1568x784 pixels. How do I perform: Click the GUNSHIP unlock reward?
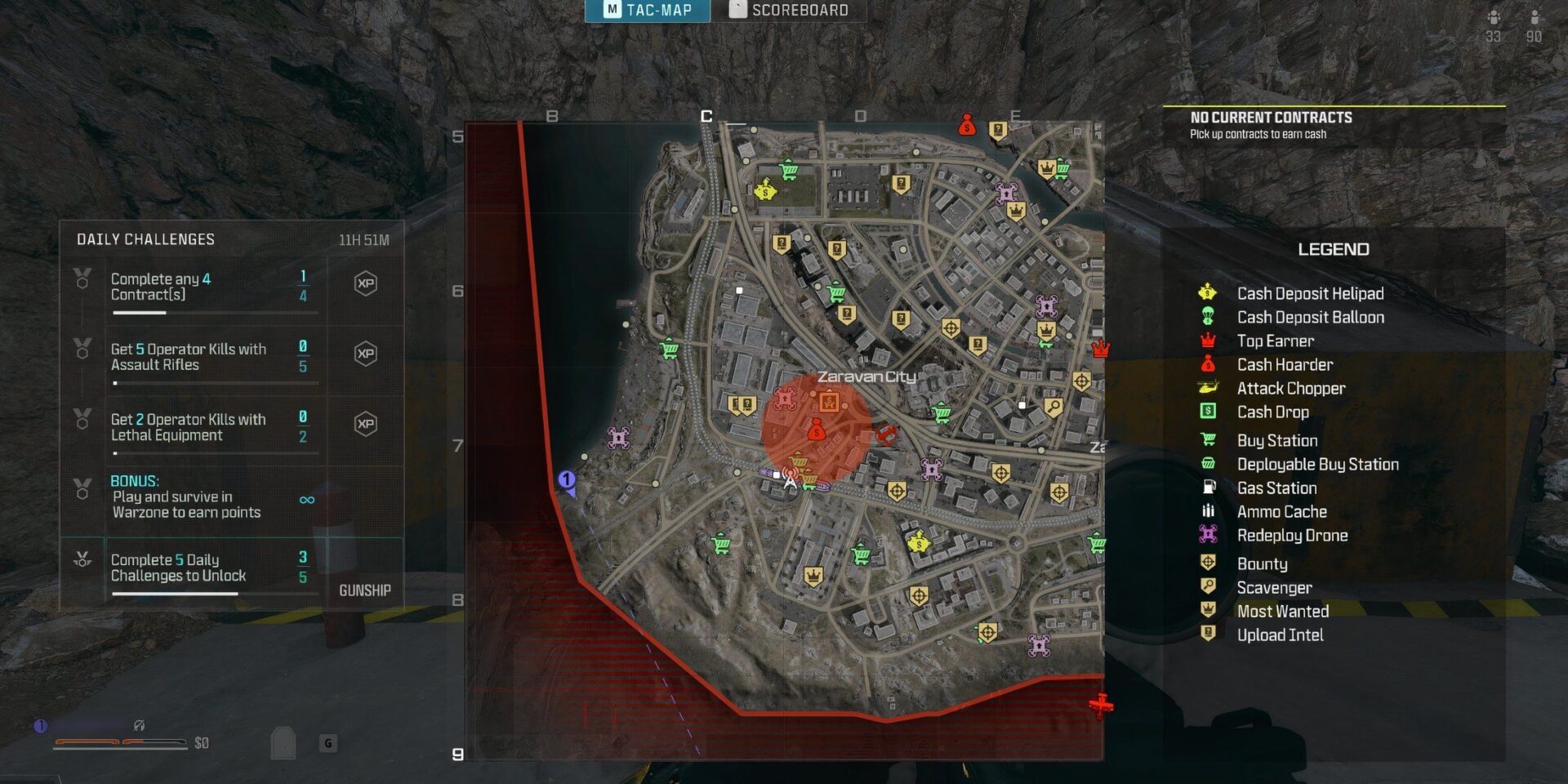[367, 590]
